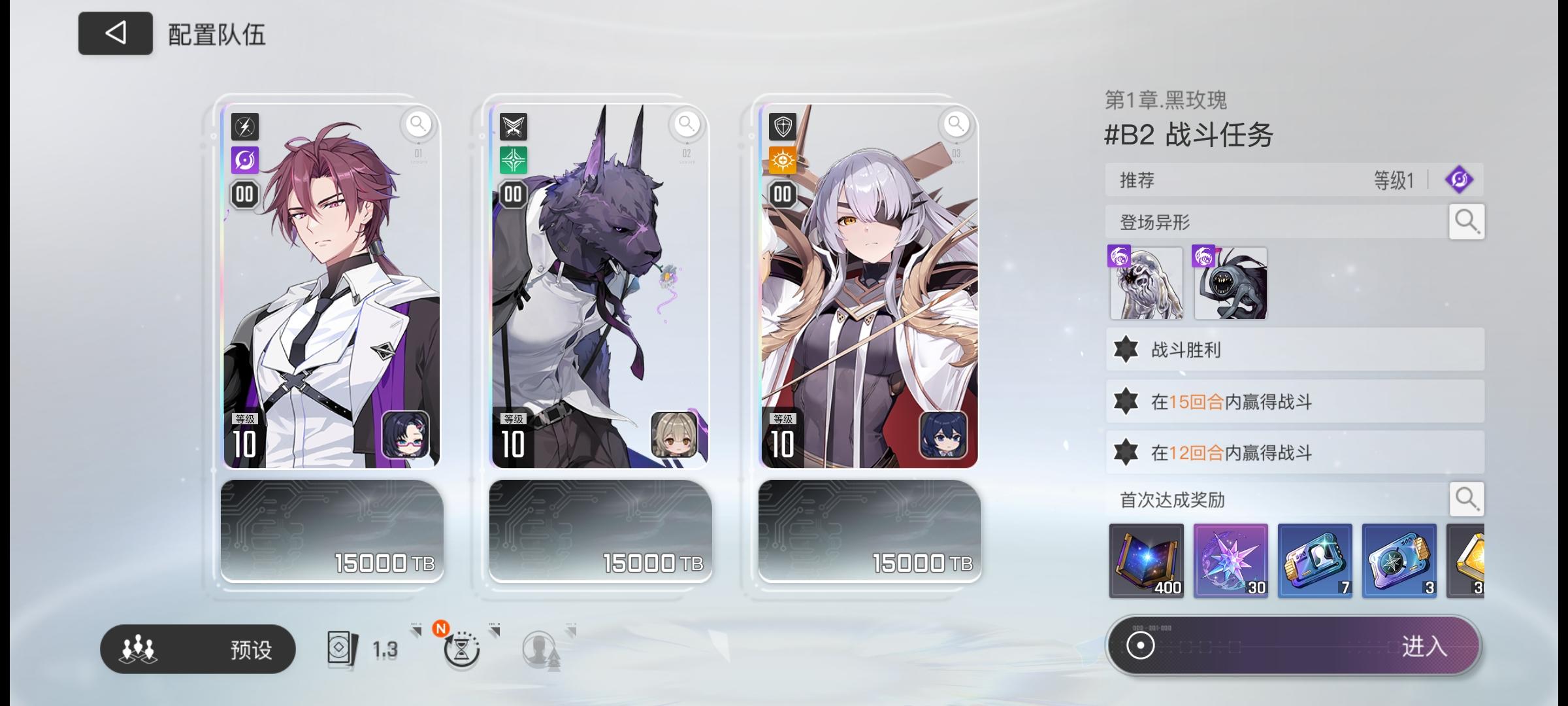Open the magnifier on the first character card
This screenshot has height=706, width=1568.
pos(419,124)
